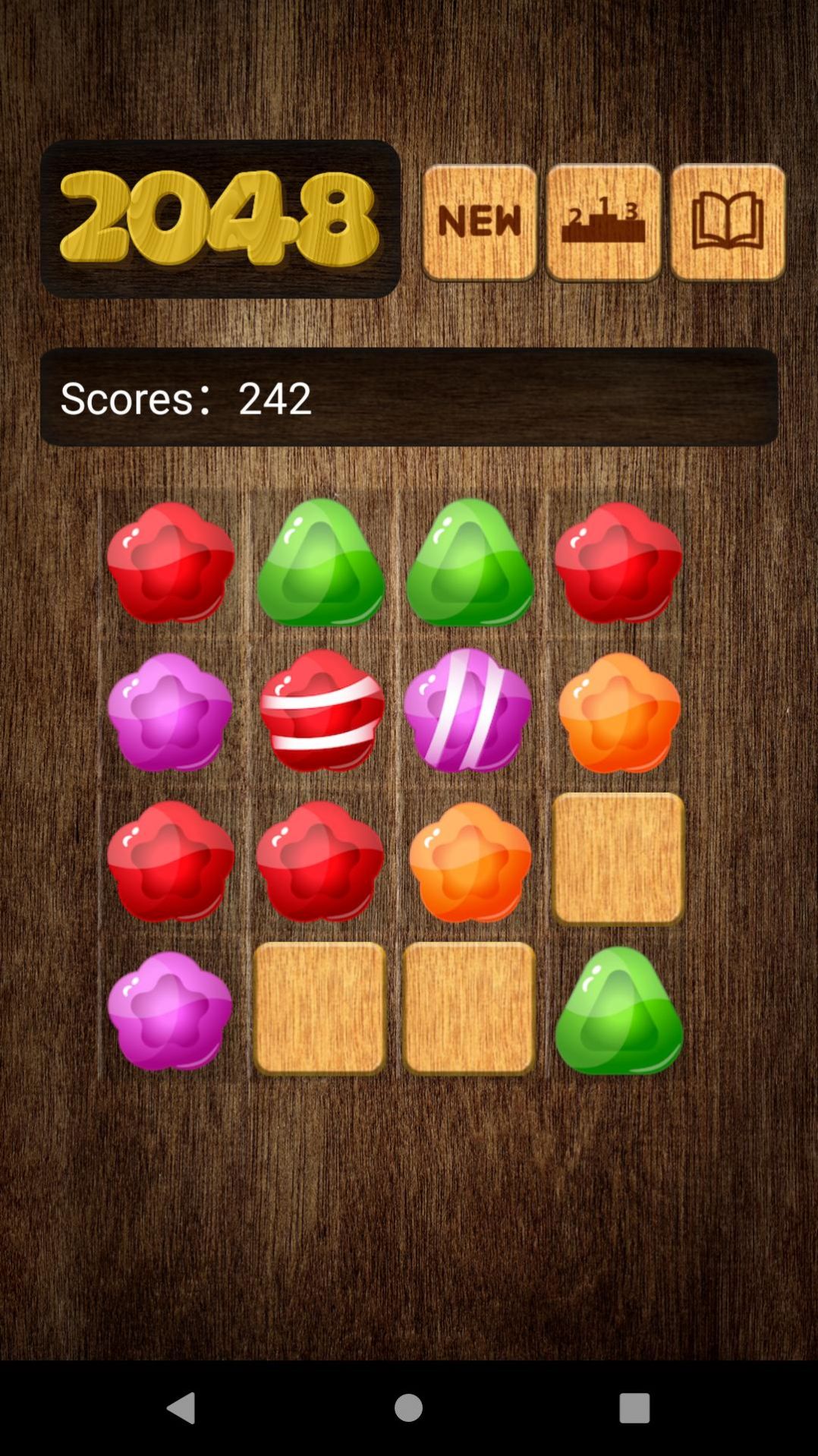This screenshot has width=818, height=1456.
Task: Start a new game with NEW button
Action: tap(480, 222)
